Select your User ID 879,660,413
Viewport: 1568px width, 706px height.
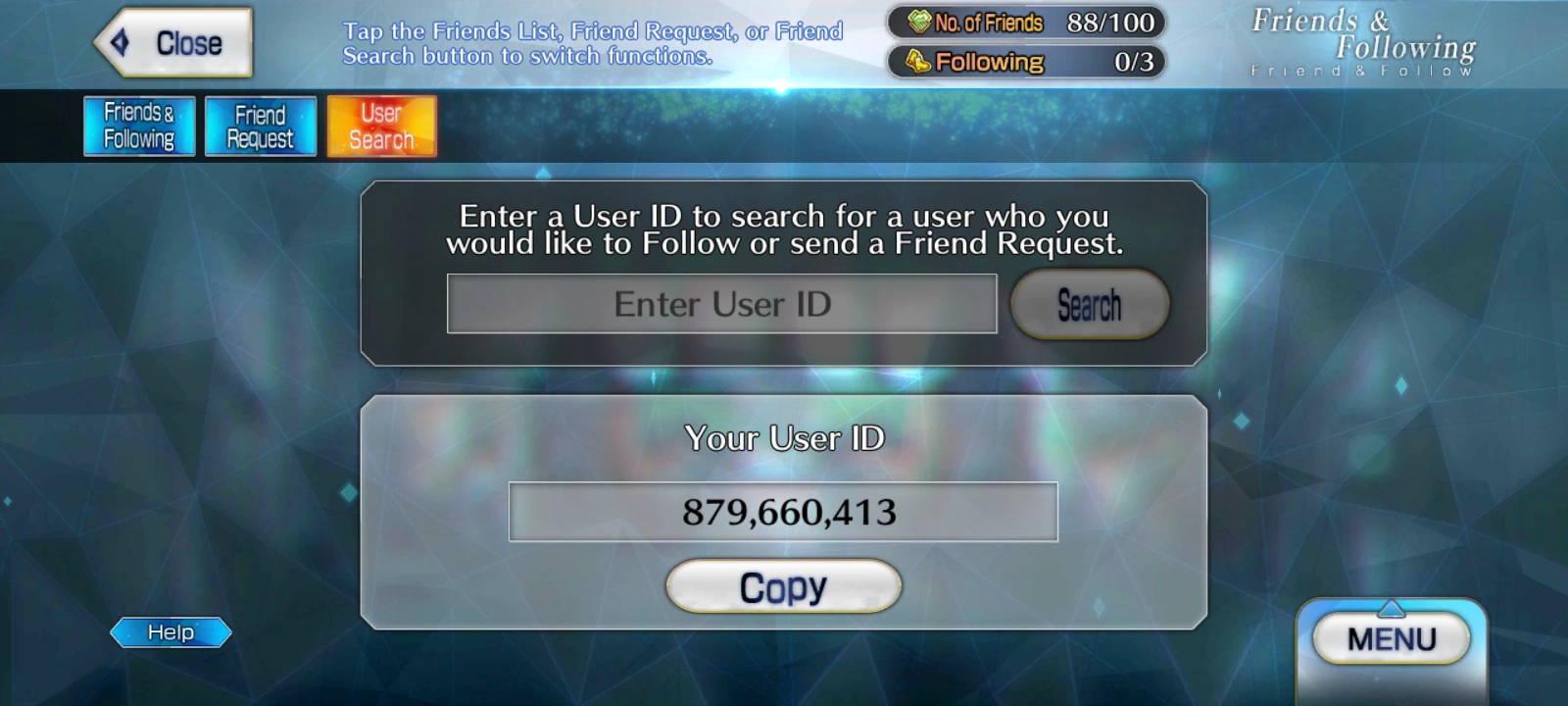pos(782,510)
